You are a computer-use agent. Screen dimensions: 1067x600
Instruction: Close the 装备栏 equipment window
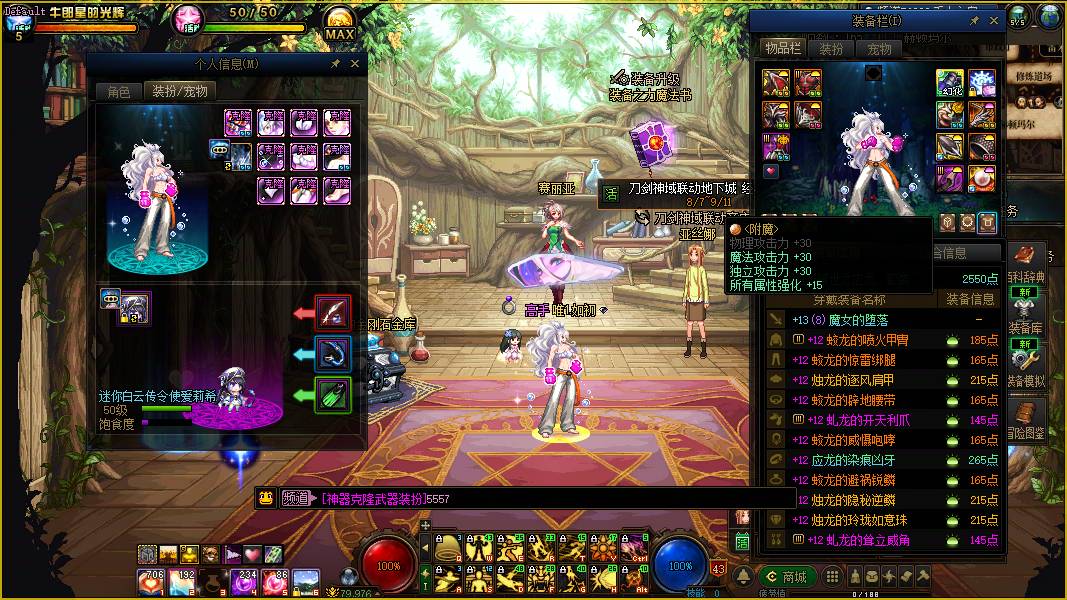[994, 20]
